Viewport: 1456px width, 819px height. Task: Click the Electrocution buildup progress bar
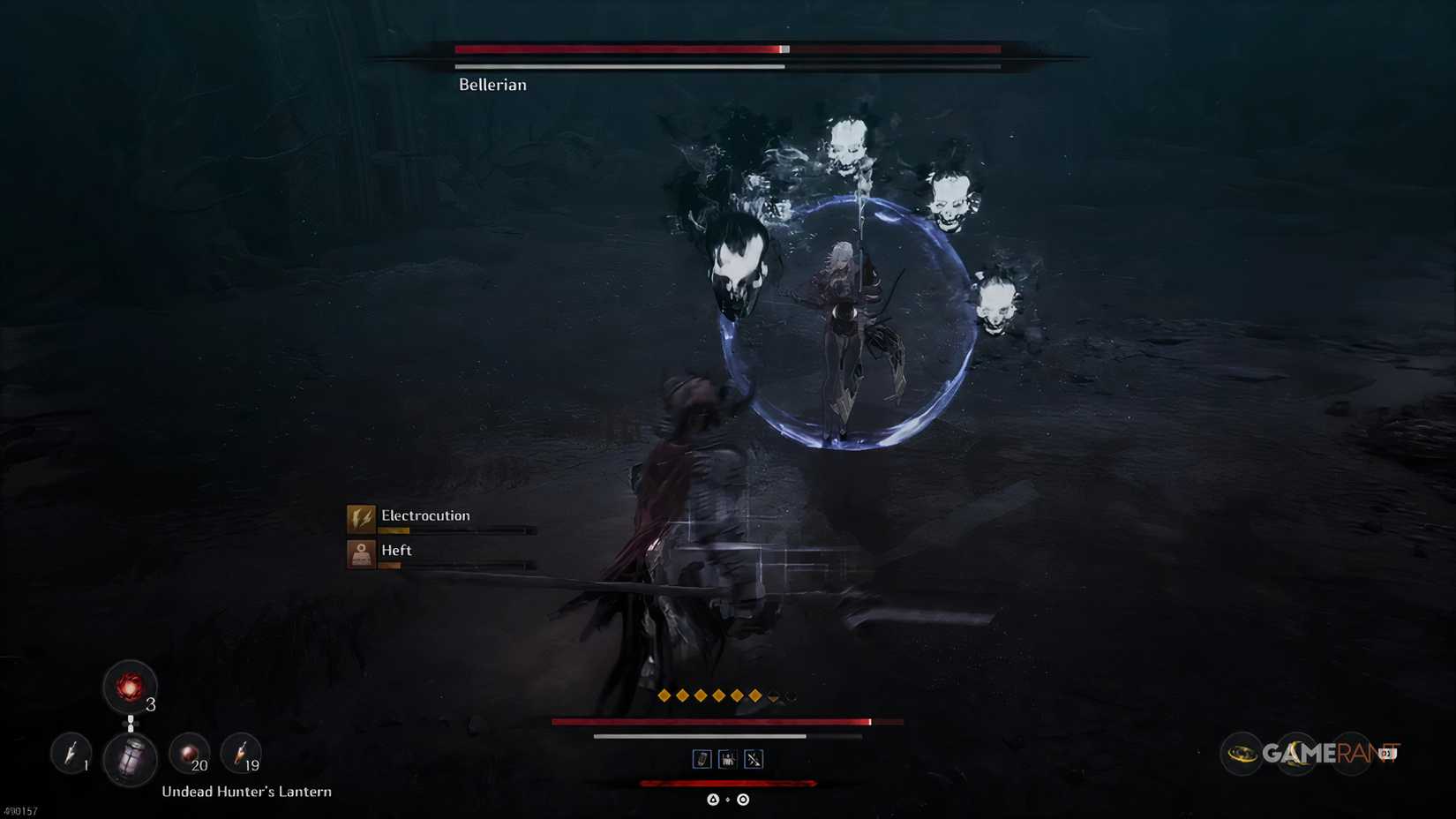(459, 530)
